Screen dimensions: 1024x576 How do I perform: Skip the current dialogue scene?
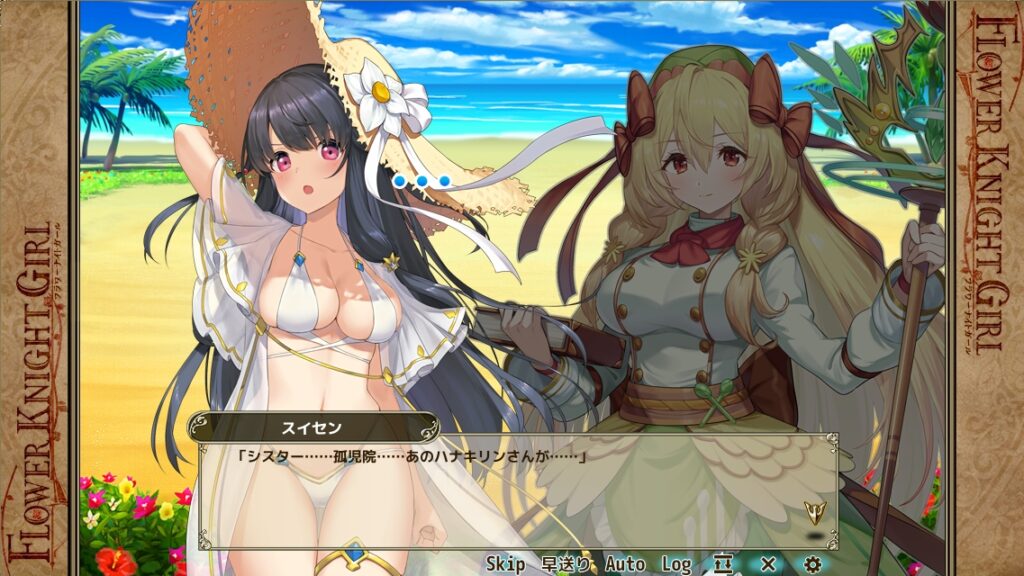(505, 565)
